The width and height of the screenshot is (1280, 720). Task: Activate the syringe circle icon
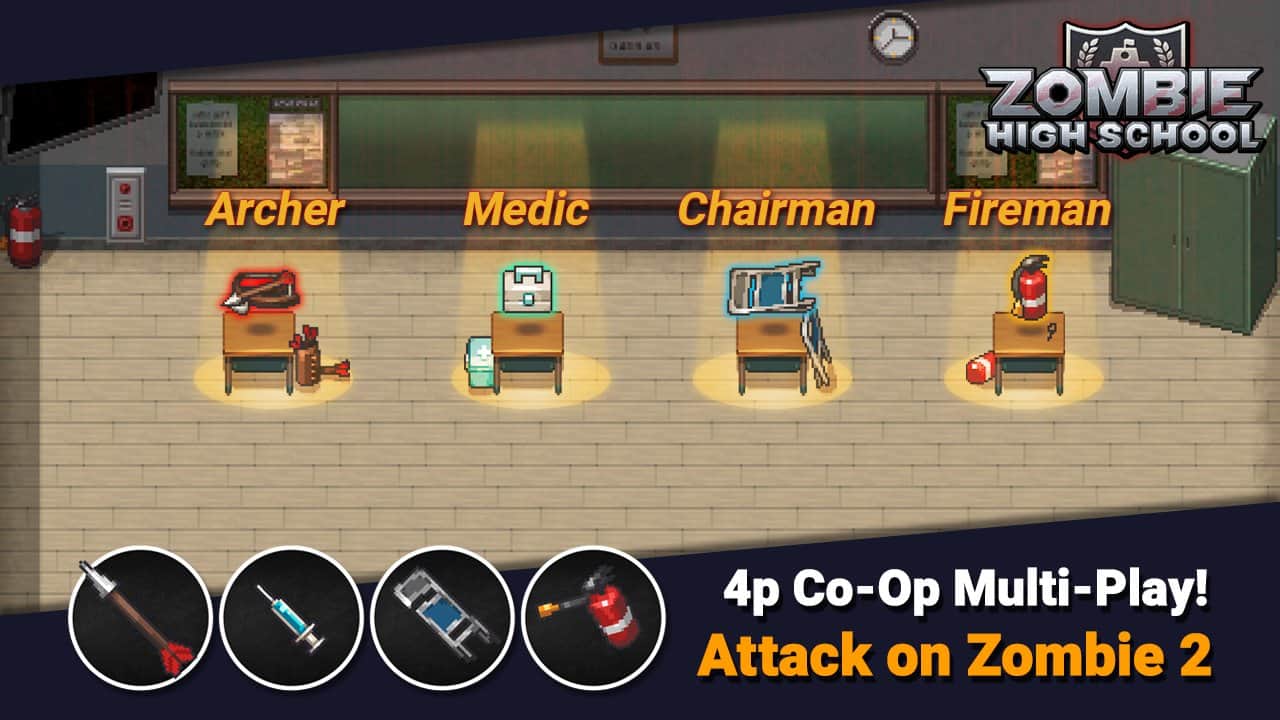point(291,617)
